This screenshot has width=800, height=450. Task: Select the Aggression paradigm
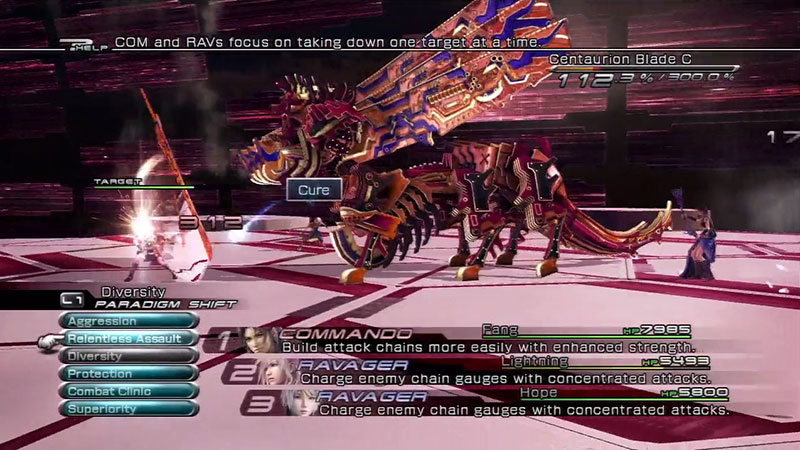[x=128, y=321]
